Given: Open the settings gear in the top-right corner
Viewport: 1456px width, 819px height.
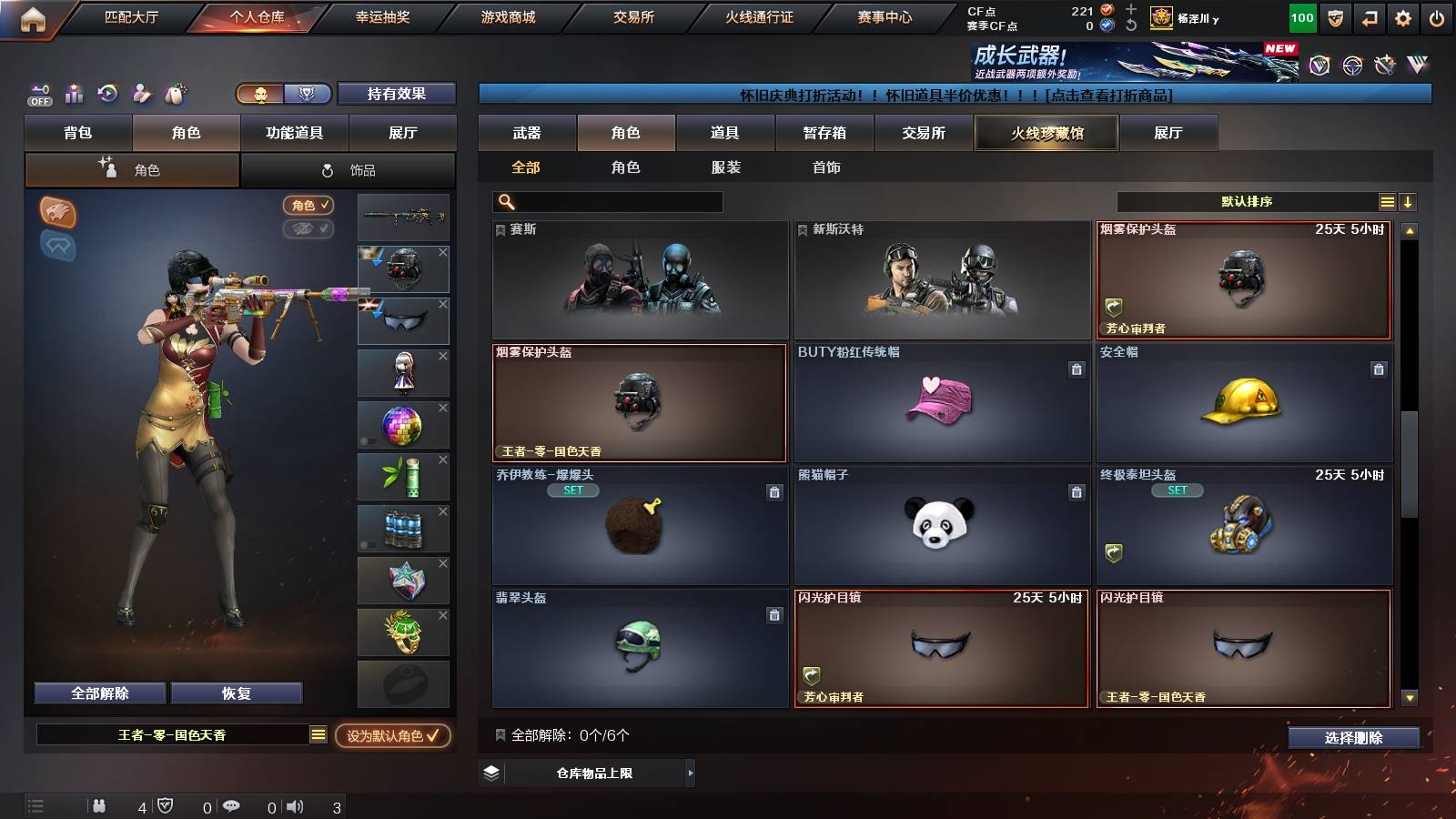Looking at the screenshot, I should 1402,17.
